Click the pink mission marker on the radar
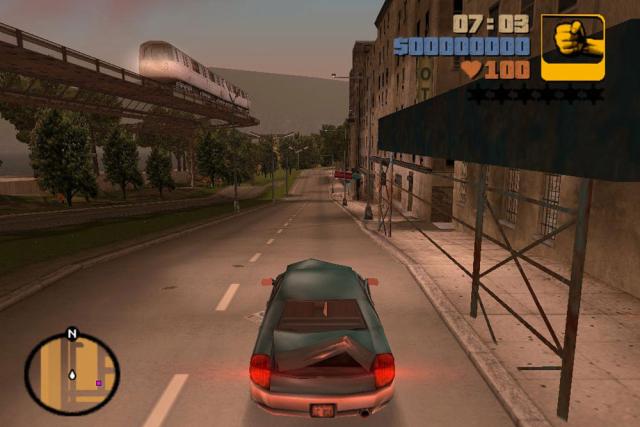The image size is (640, 427). click(x=98, y=382)
